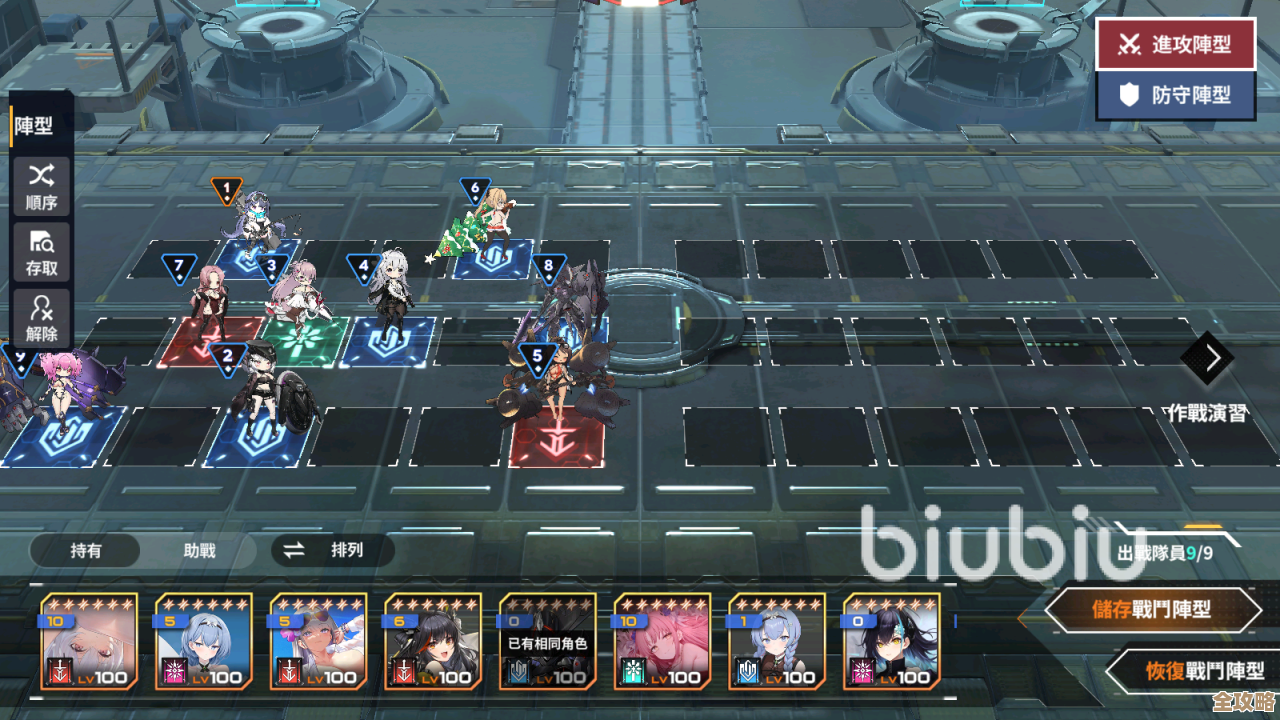
Task: Choose the dark-haired red-streak character card numbered 6
Action: [x=433, y=642]
